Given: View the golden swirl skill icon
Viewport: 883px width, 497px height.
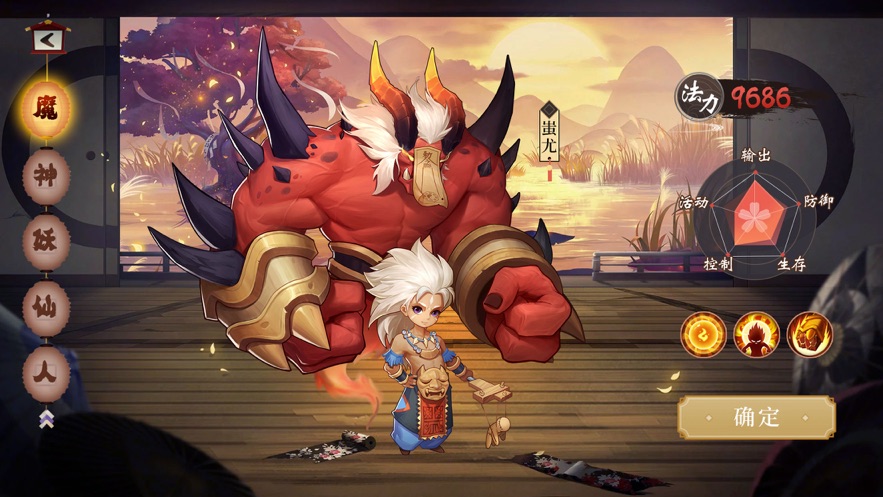Looking at the screenshot, I should tap(703, 335).
